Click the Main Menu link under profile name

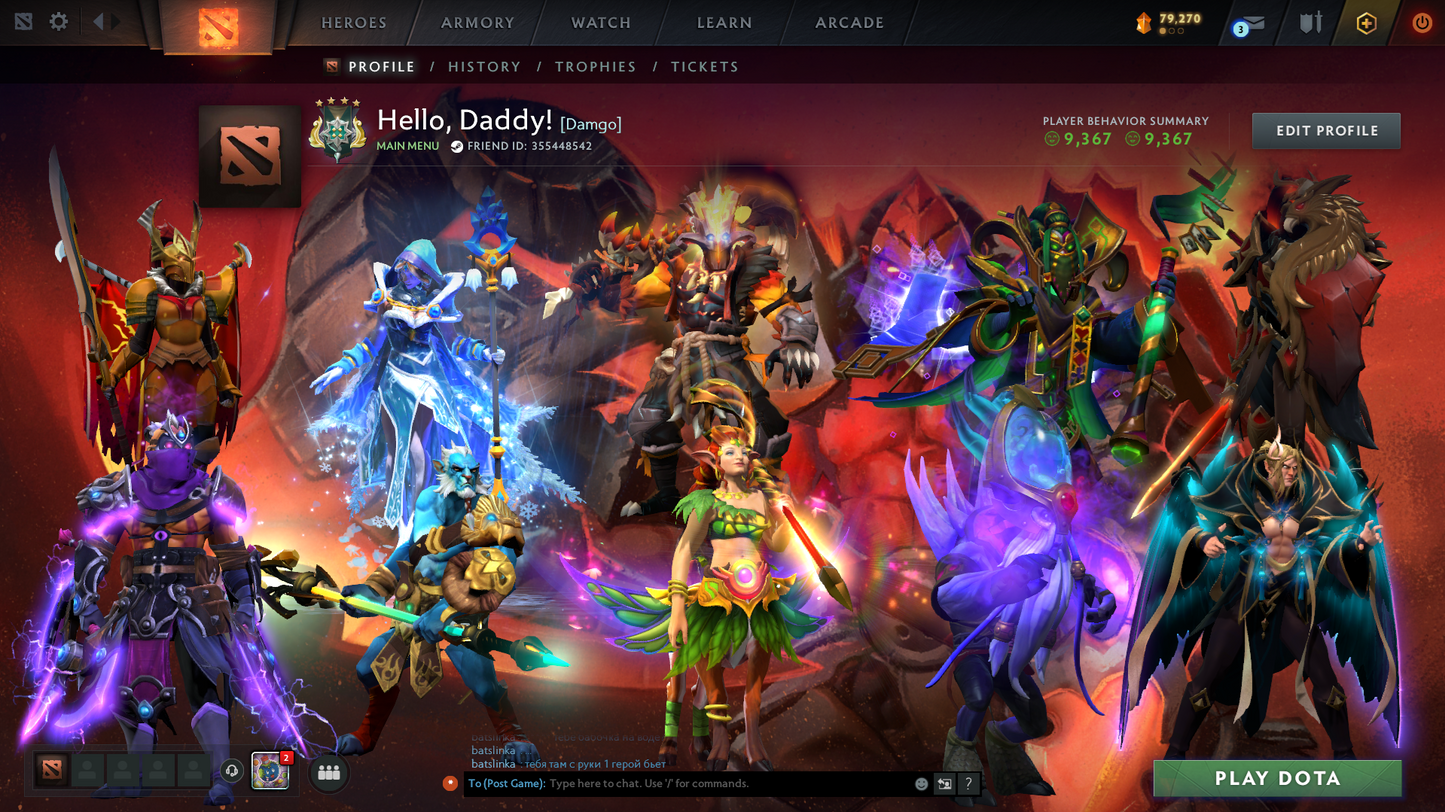click(x=407, y=146)
